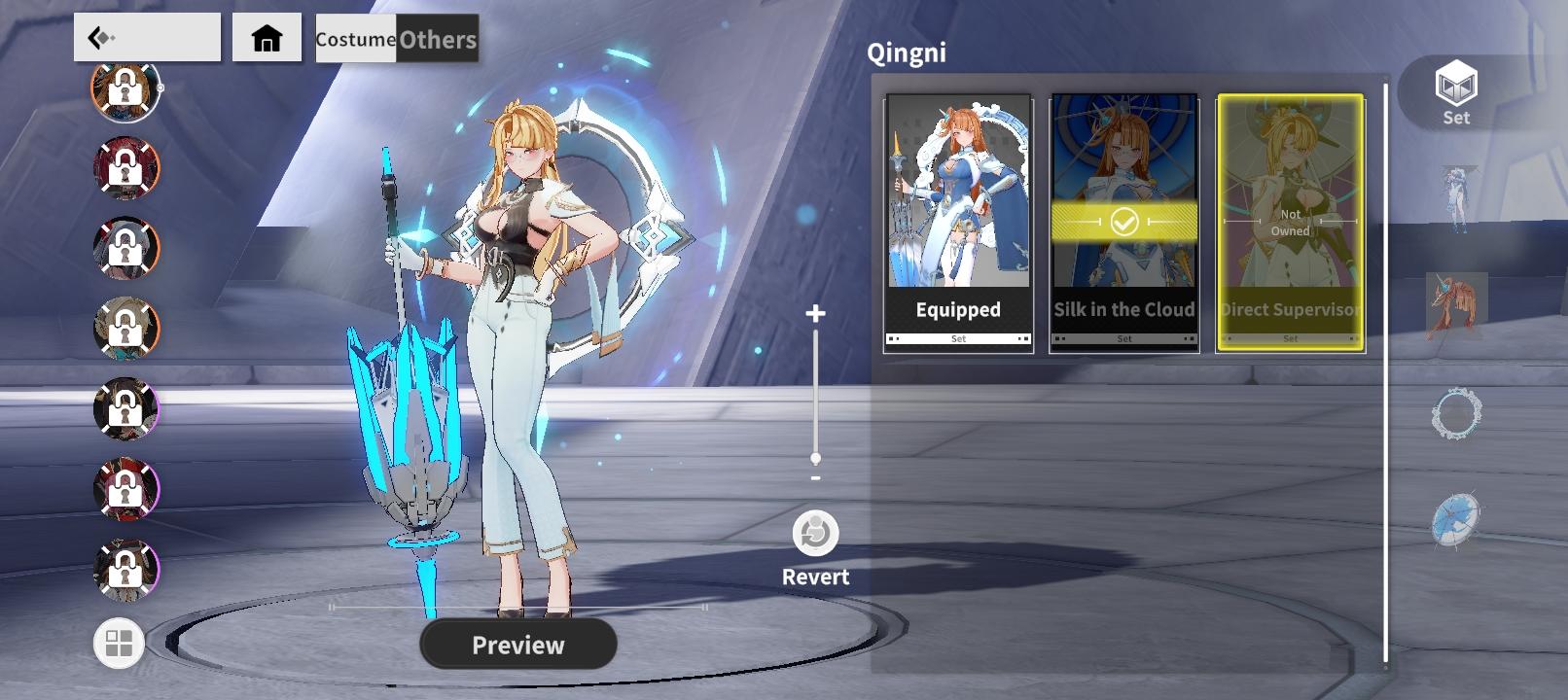Viewport: 1568px width, 700px height.
Task: Choose the Silk in the Cloud costume
Action: pyautogui.click(x=1123, y=223)
